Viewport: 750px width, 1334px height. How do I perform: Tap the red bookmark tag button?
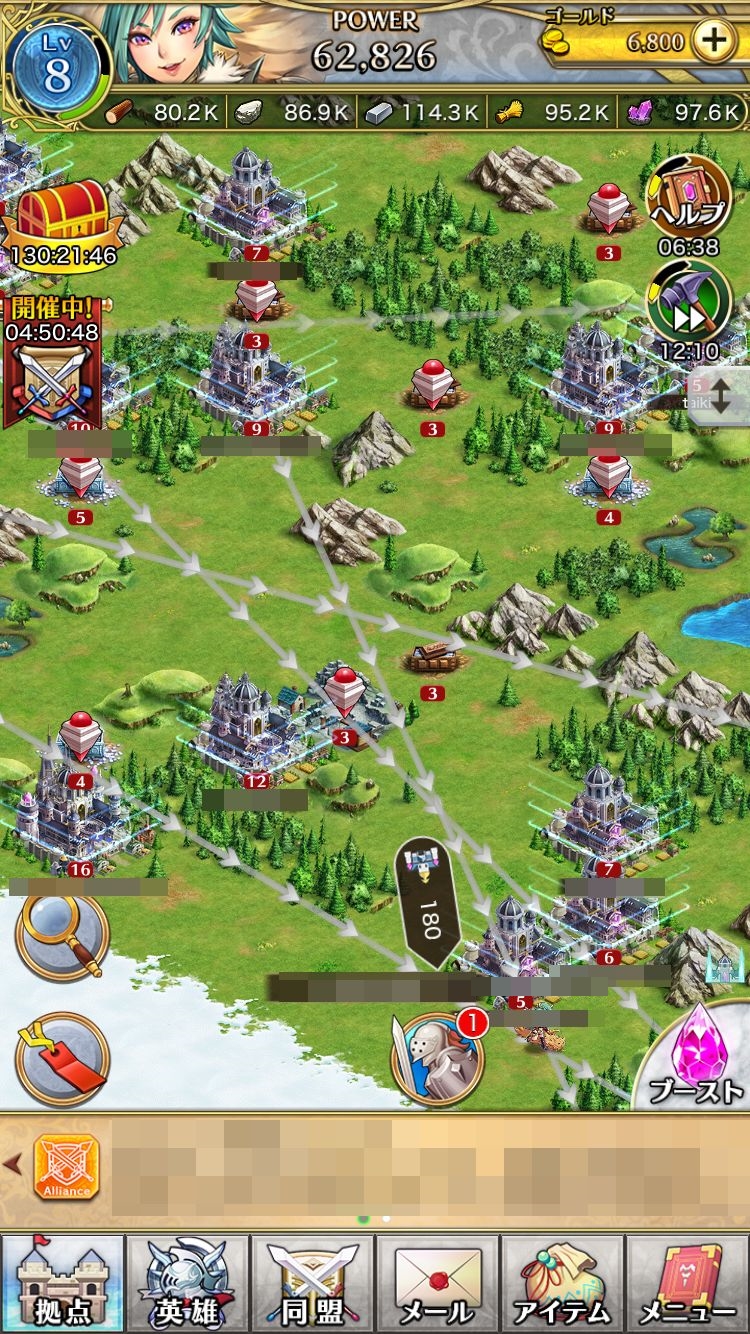[x=62, y=1059]
